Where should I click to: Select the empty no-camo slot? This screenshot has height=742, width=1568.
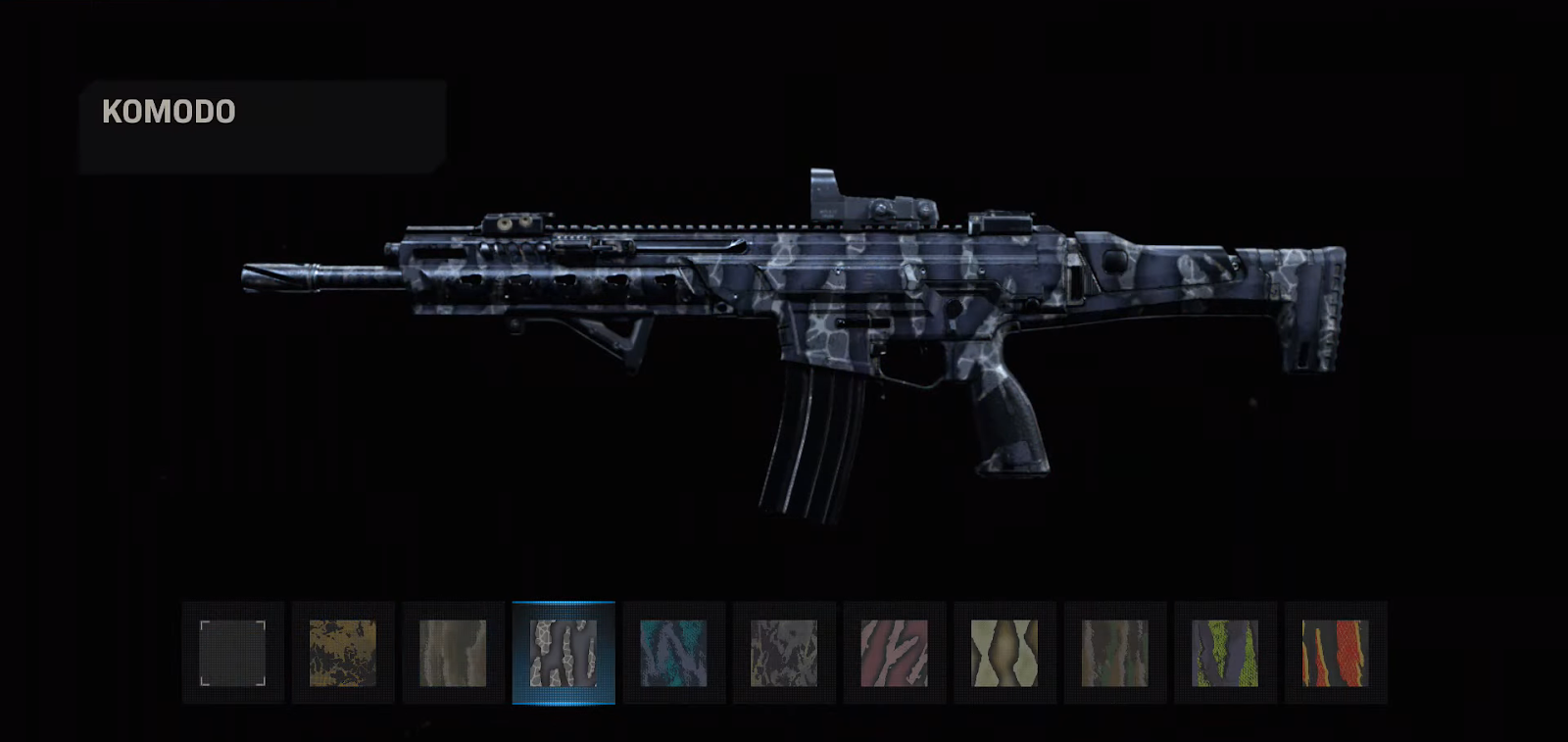[x=233, y=653]
